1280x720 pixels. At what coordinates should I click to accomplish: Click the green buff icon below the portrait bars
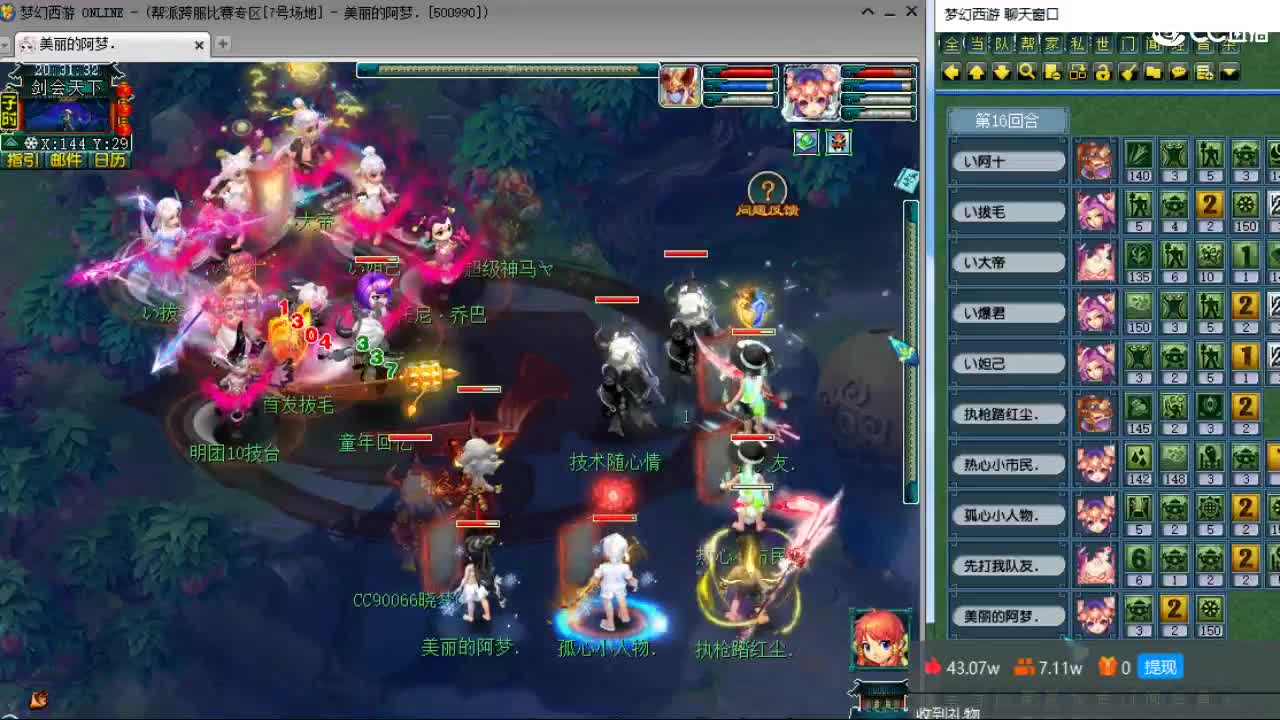point(806,142)
